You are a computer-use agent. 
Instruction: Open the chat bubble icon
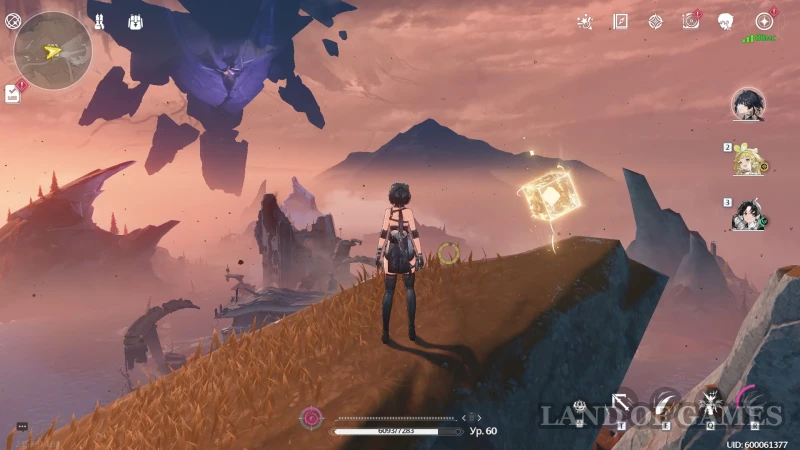pyautogui.click(x=22, y=427)
